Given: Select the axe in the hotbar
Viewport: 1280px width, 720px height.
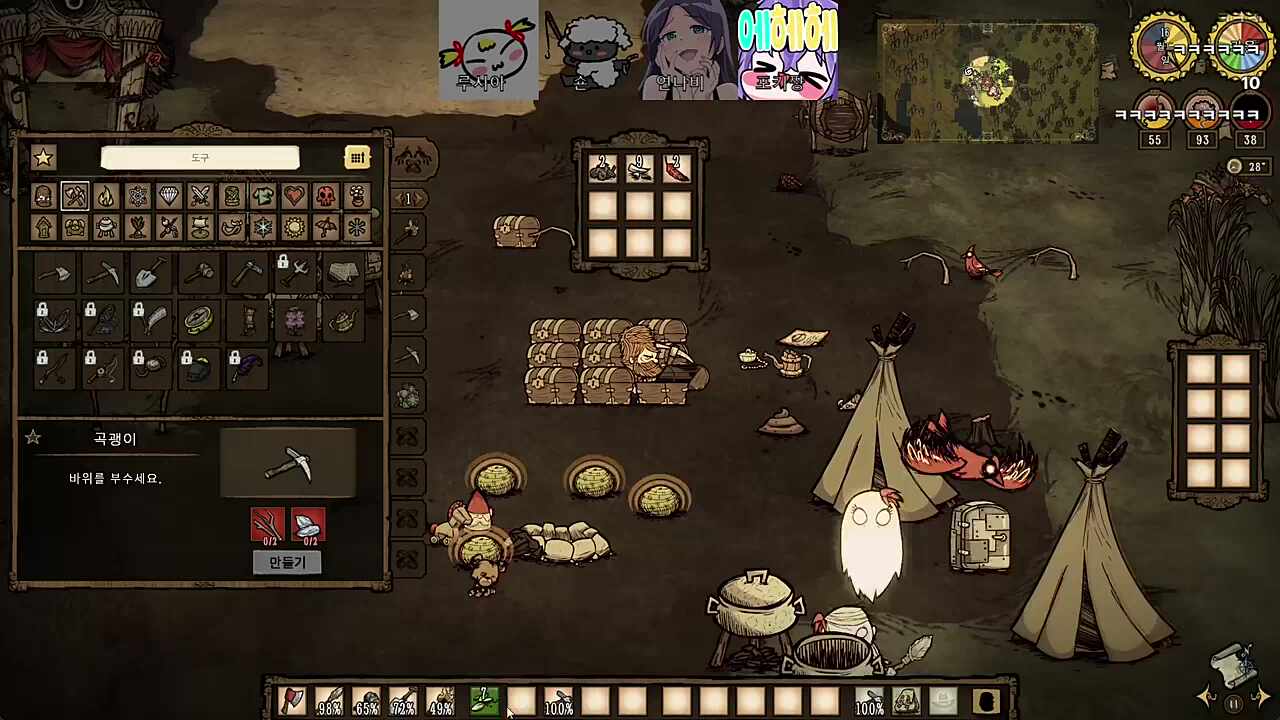Looking at the screenshot, I should [x=291, y=701].
